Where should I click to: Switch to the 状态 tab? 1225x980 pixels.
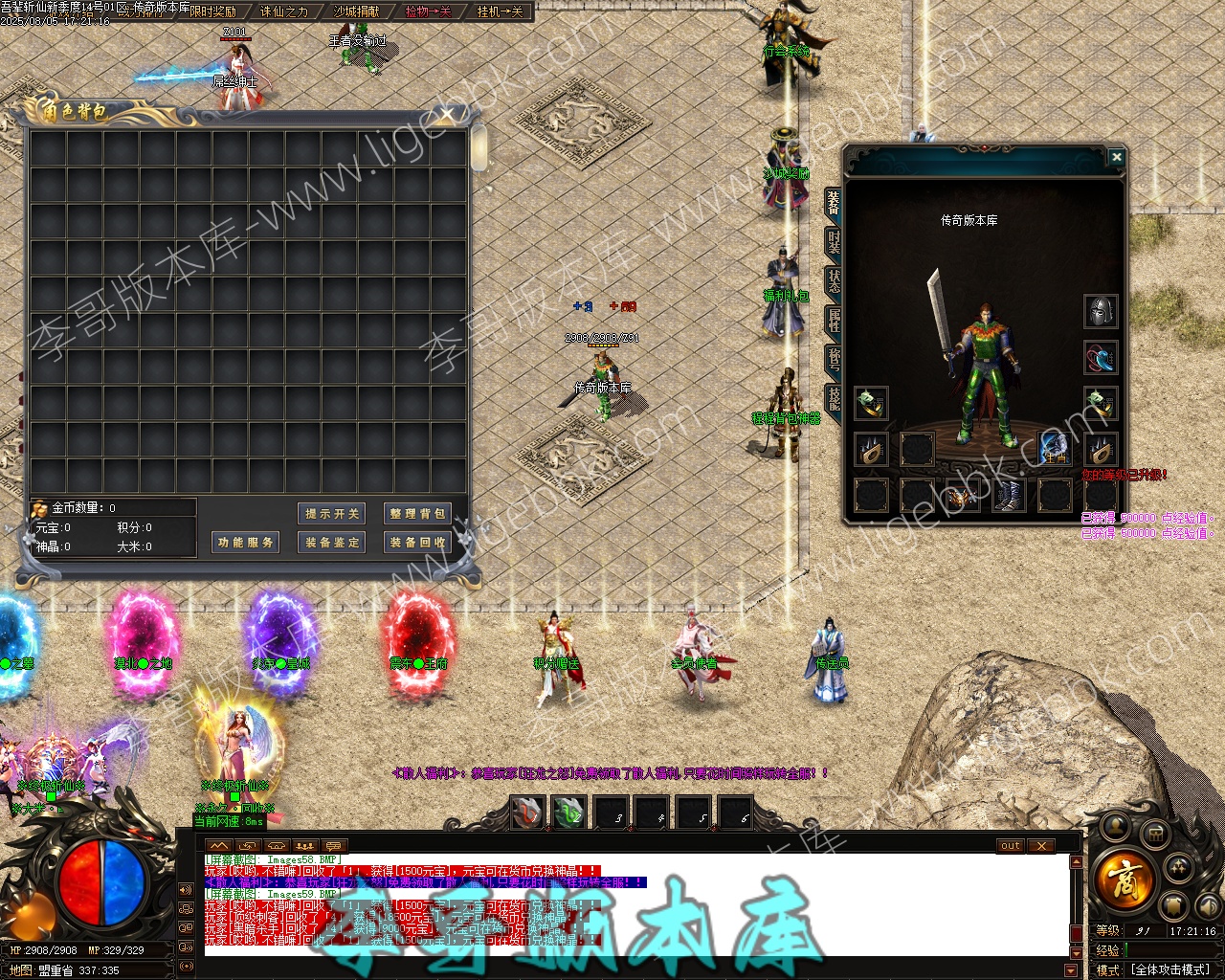point(834,281)
